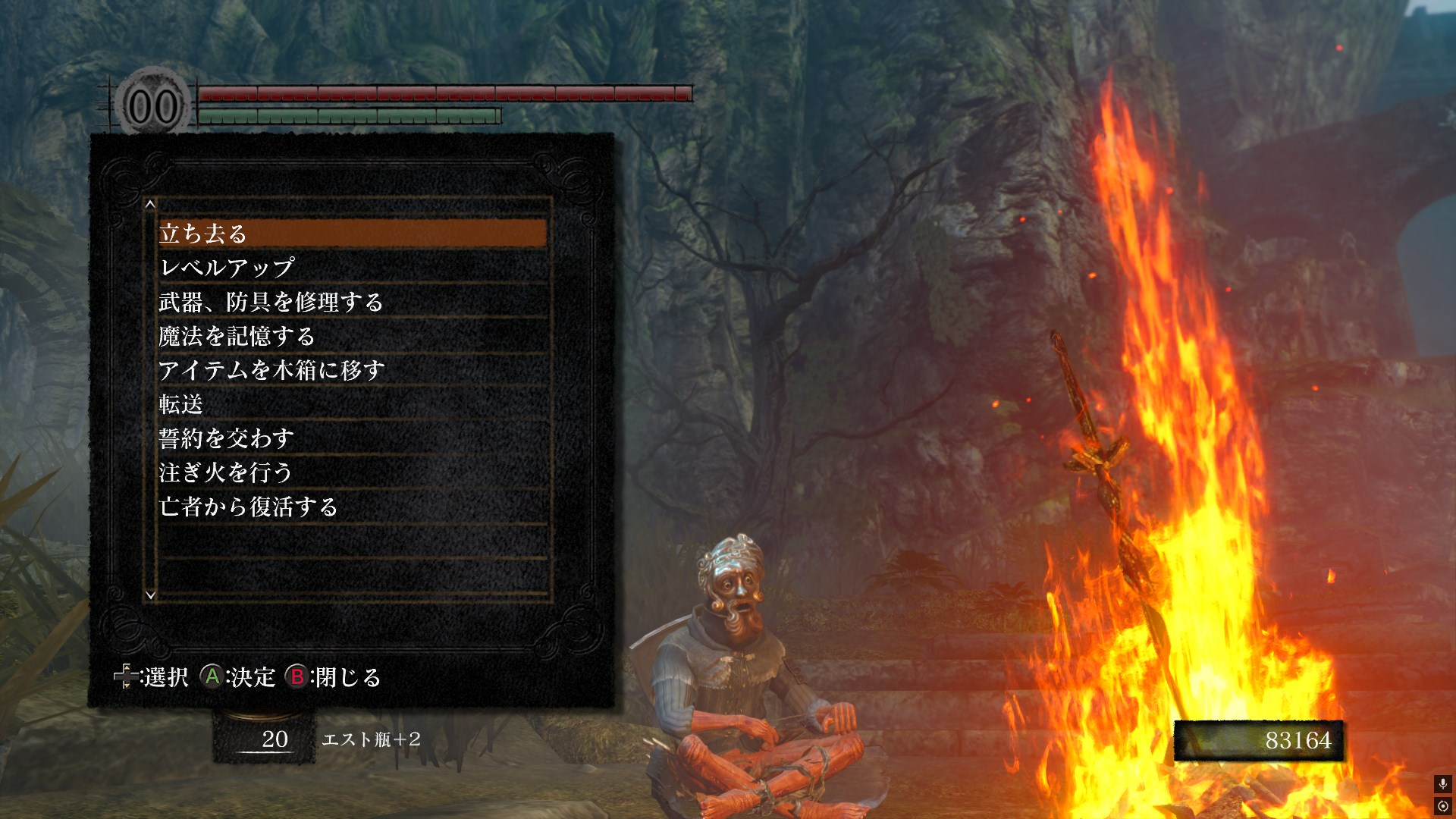Screen dimensions: 1456x819
Task: Choose 注ぎ火を行う to kindle the bonfire
Action: click(352, 472)
